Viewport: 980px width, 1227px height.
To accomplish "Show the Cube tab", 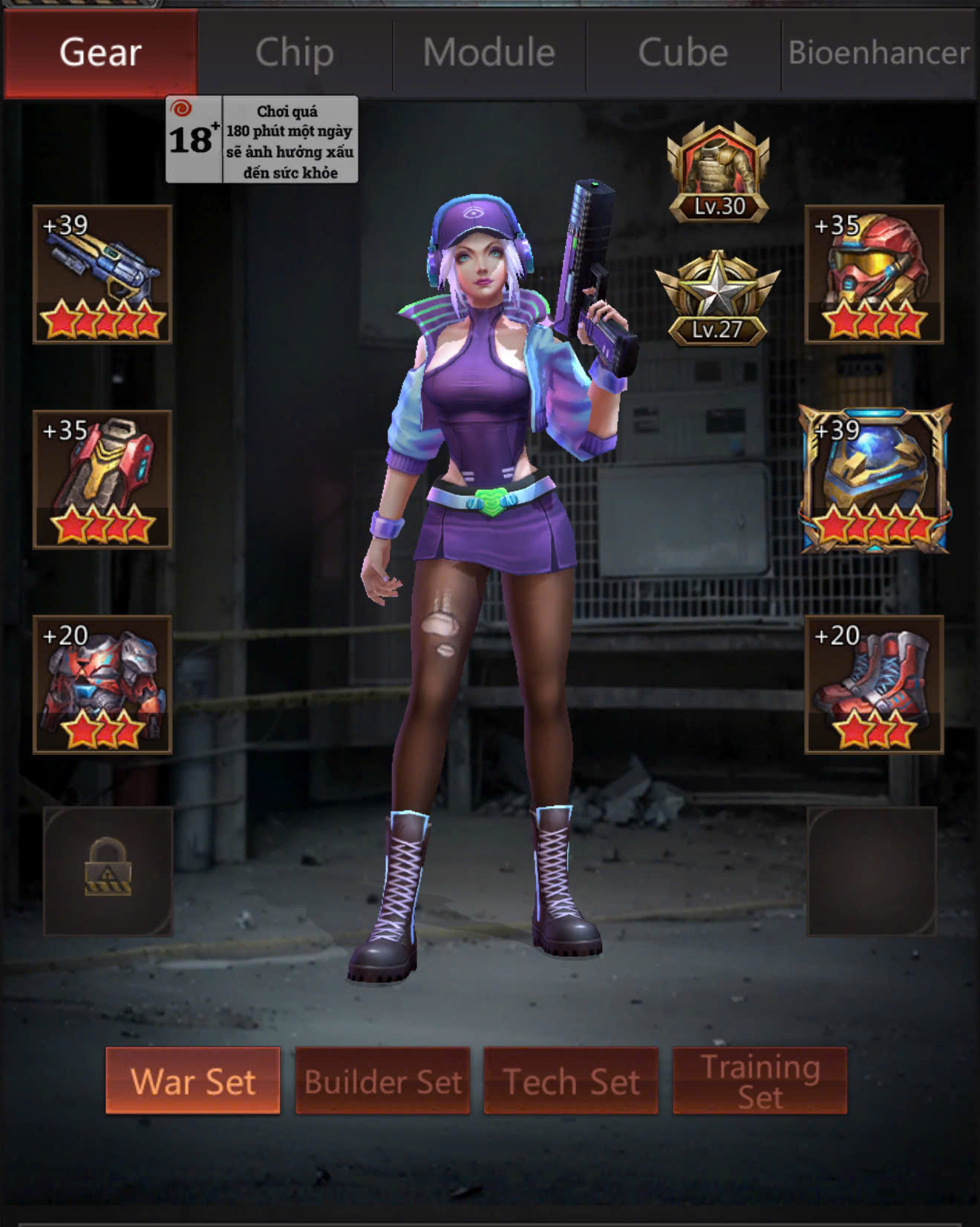I will pos(683,53).
